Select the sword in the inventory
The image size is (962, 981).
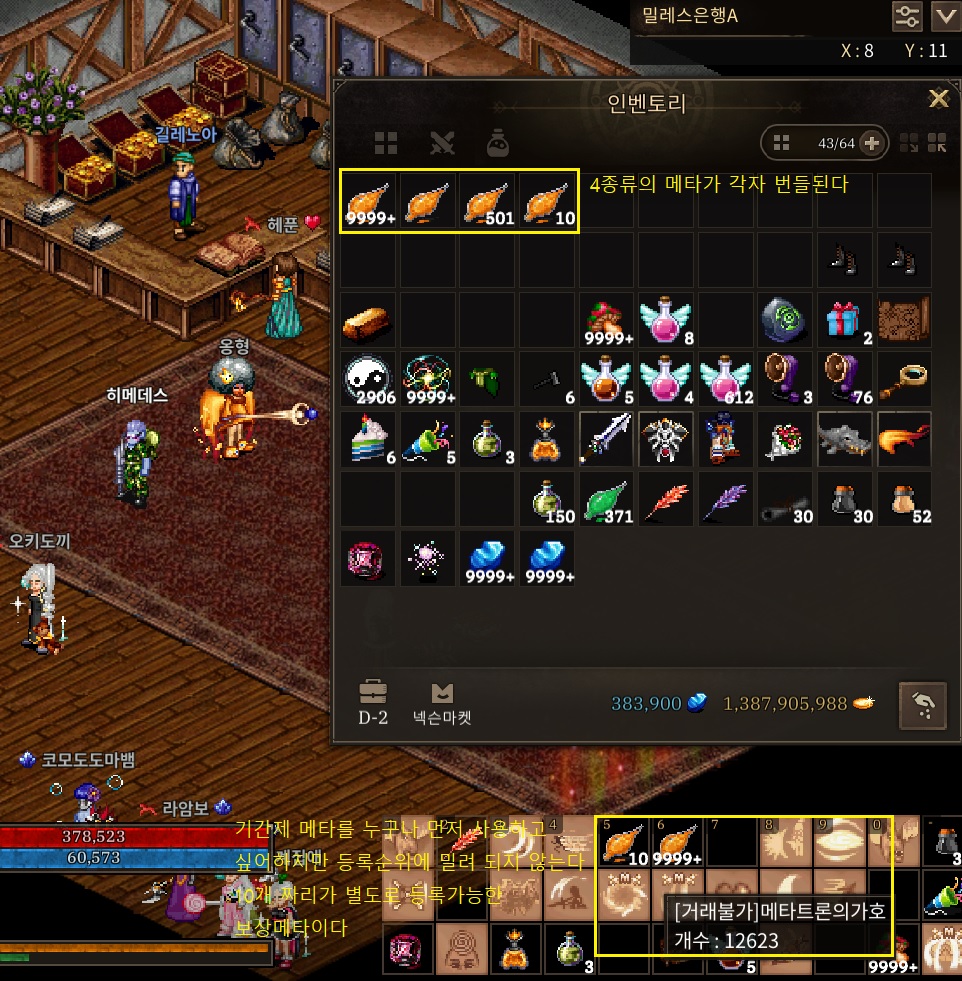tap(607, 438)
